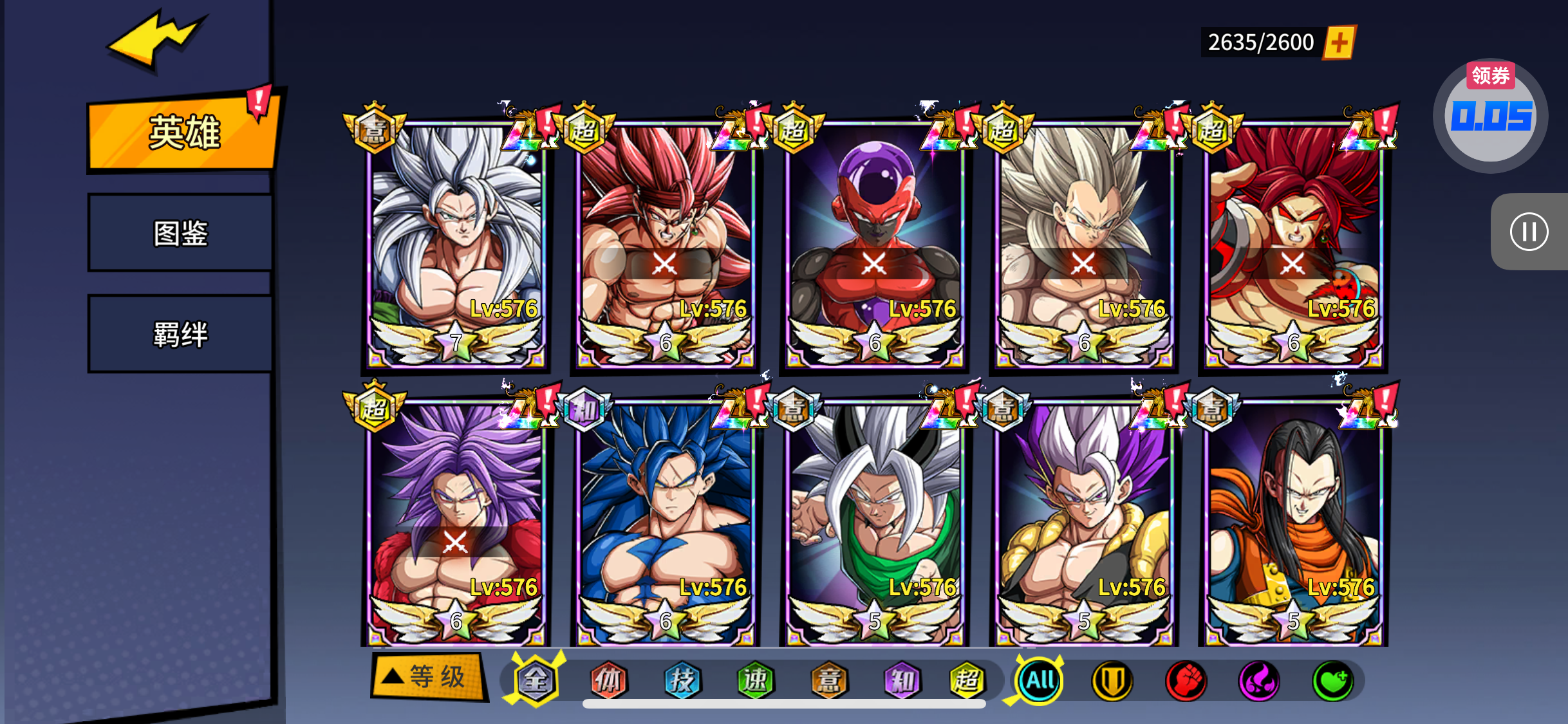Pick the purple-helmet red armored hero card
Image resolution: width=1568 pixels, height=724 pixels.
[x=874, y=245]
